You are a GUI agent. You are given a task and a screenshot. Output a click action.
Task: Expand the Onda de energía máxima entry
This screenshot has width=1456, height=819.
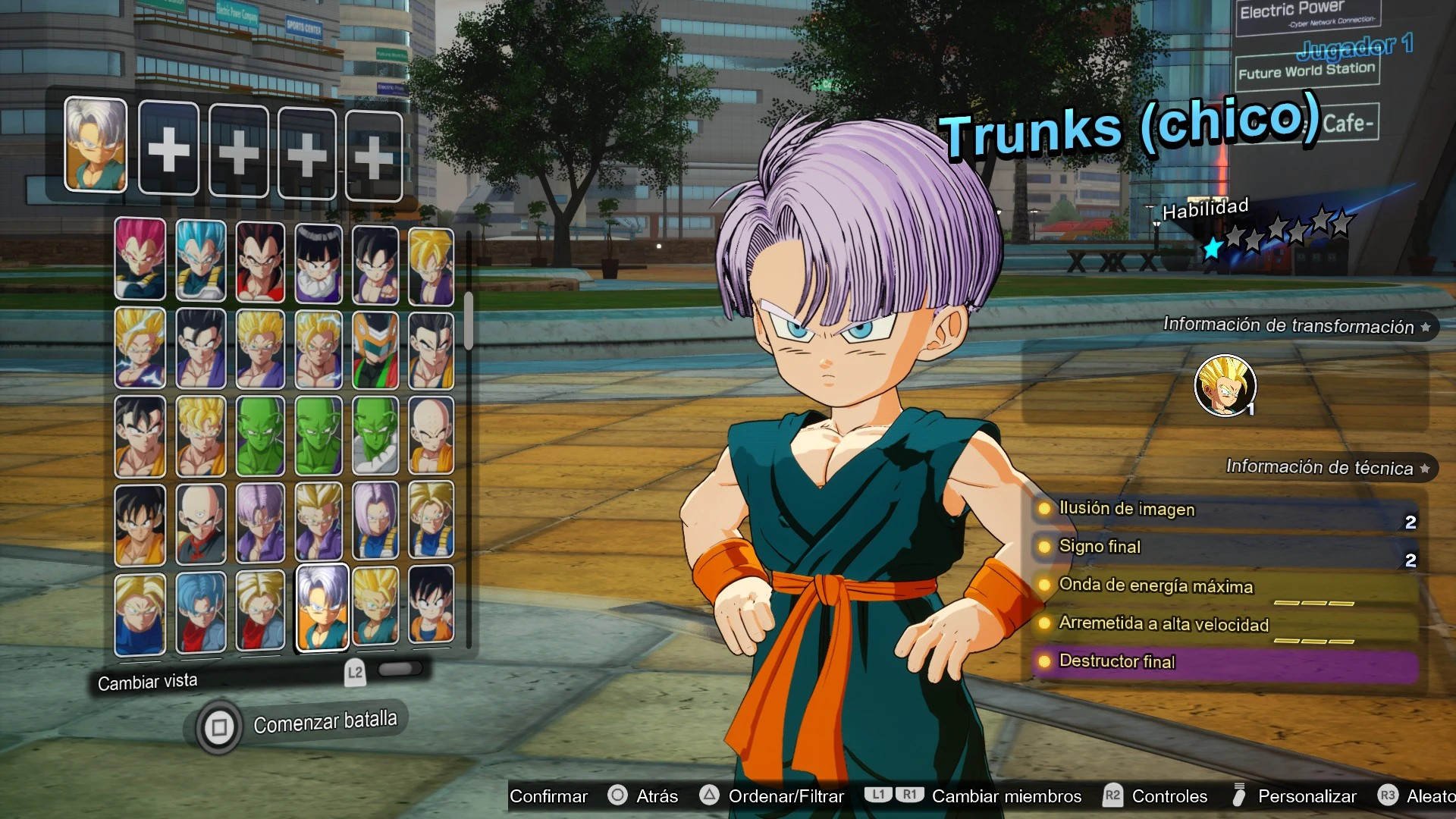click(x=1046, y=585)
